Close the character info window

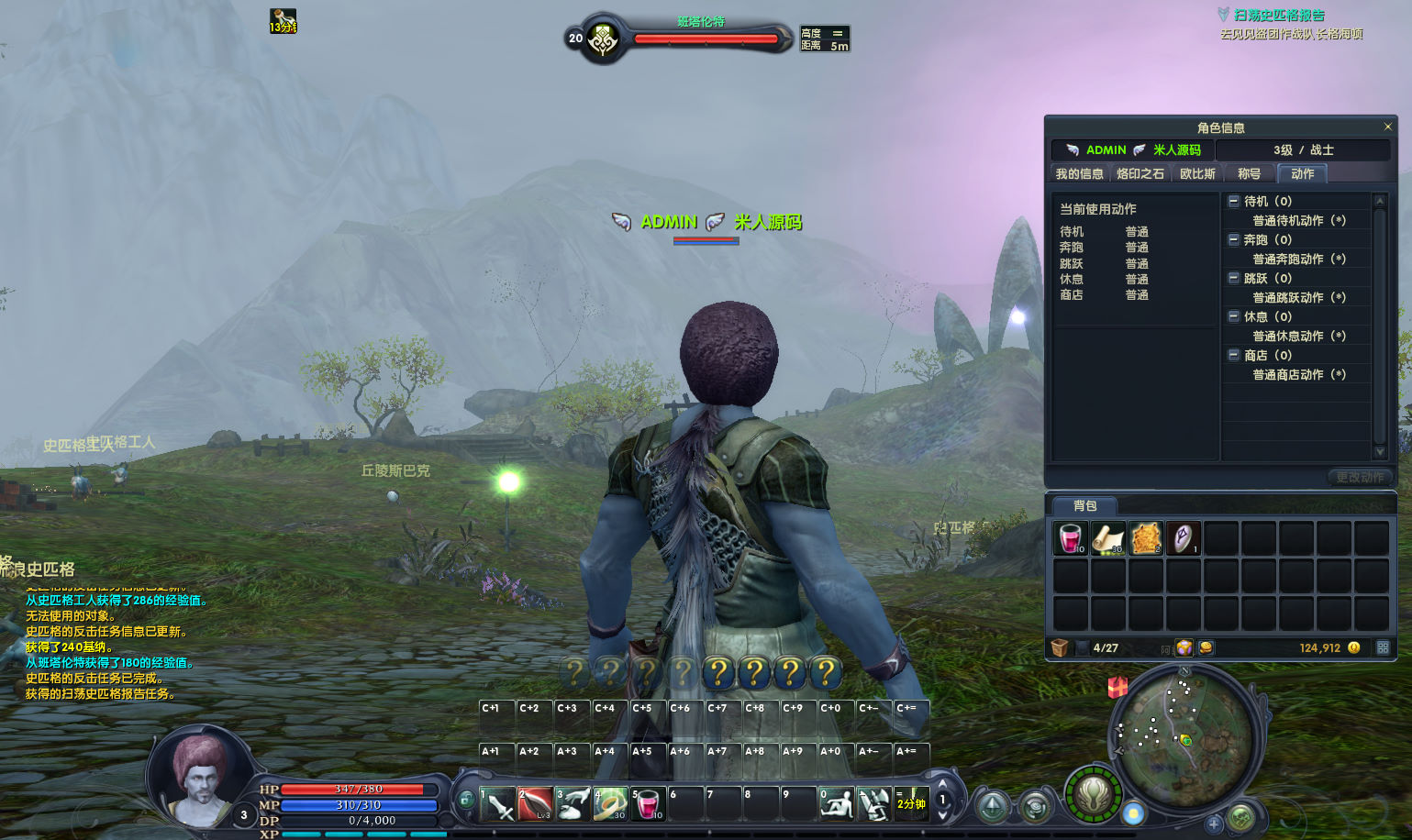[1387, 127]
